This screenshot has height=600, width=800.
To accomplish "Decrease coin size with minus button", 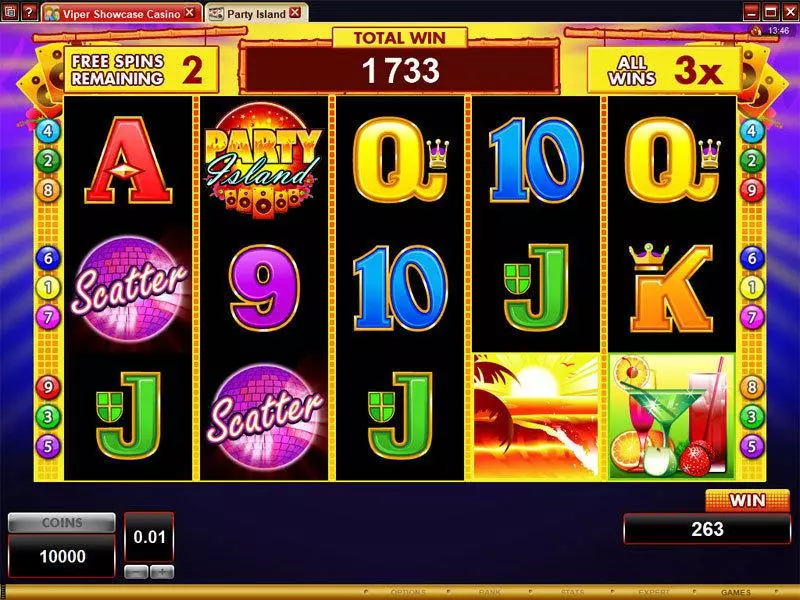I will tap(136, 572).
